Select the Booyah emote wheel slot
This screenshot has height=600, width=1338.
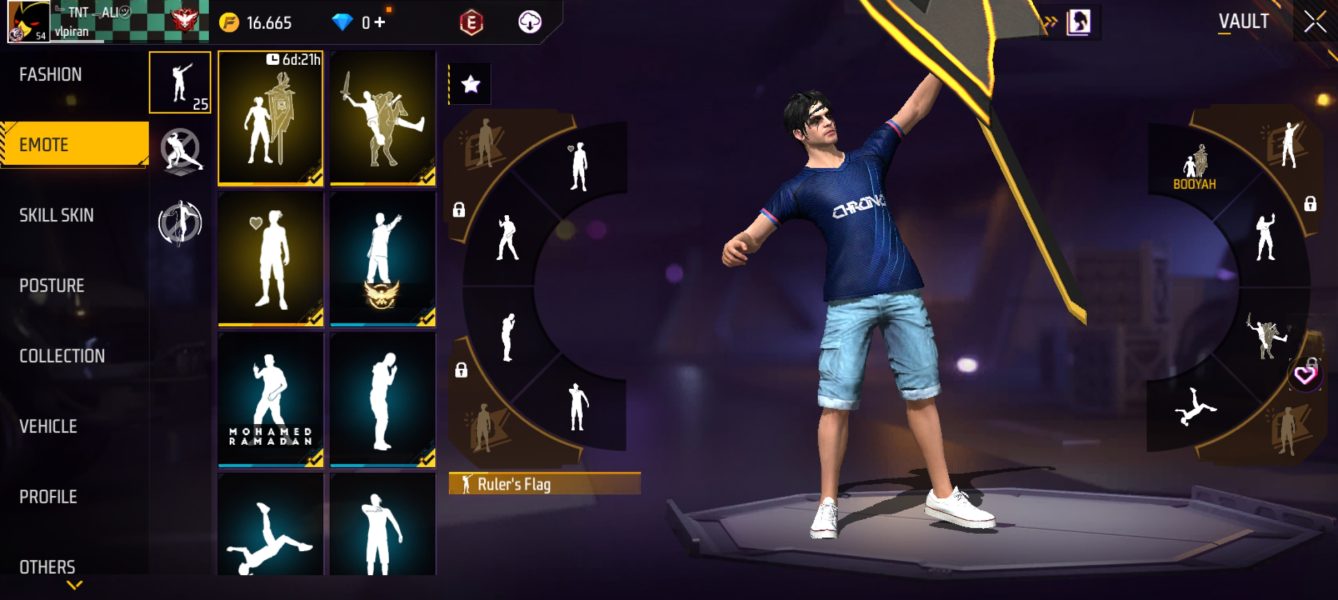(1195, 167)
